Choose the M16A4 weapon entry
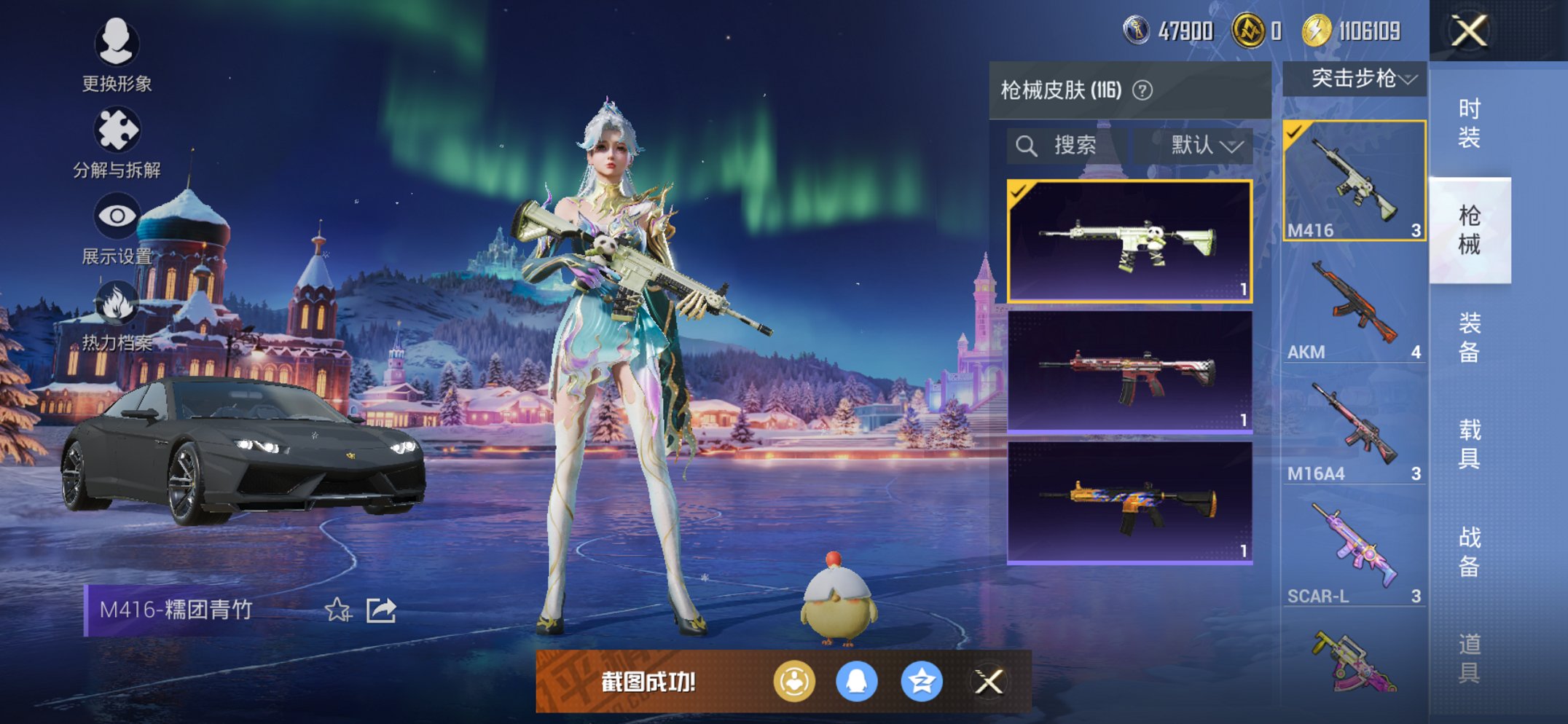Viewport: 1568px width, 724px height. (x=1354, y=431)
